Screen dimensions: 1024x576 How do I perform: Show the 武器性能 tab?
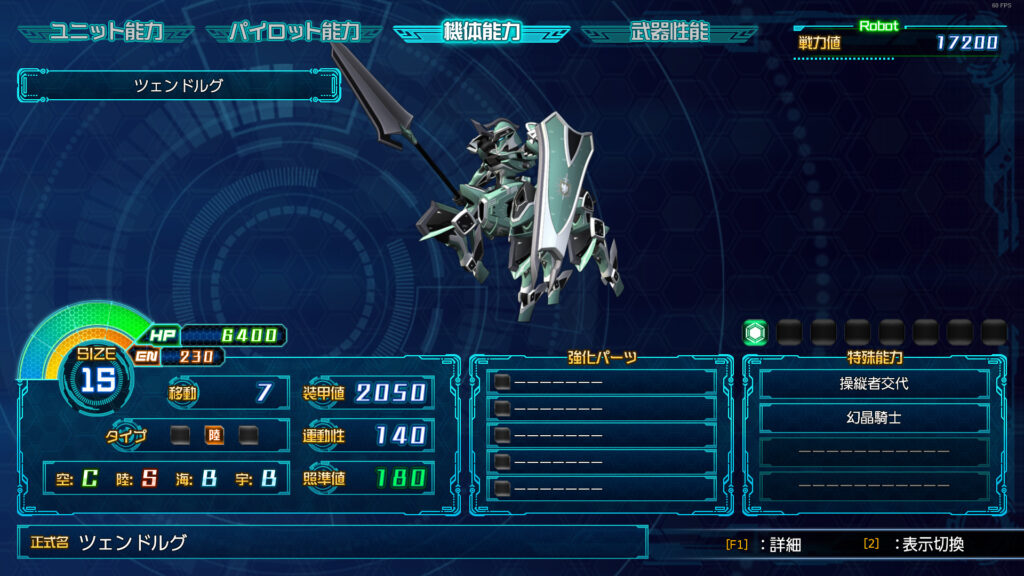coord(669,32)
